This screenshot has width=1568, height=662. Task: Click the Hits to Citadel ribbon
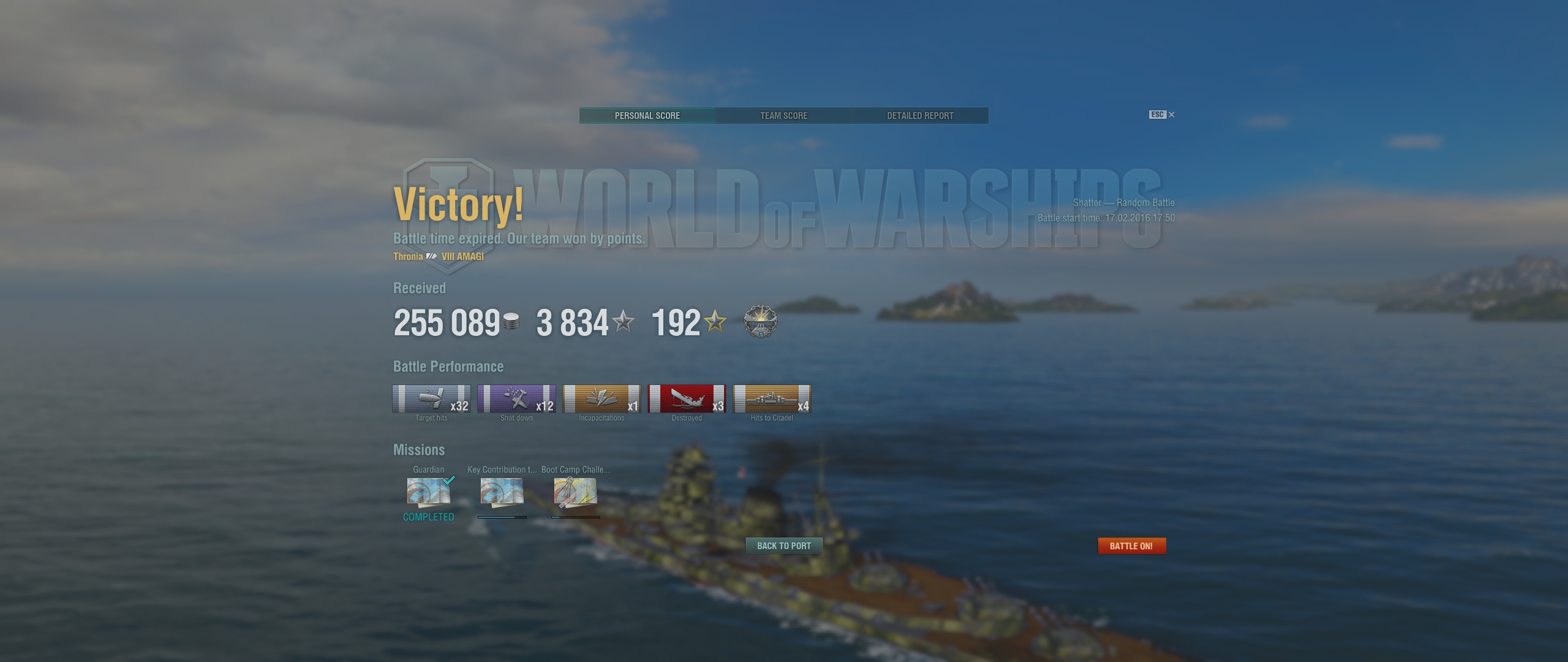772,399
